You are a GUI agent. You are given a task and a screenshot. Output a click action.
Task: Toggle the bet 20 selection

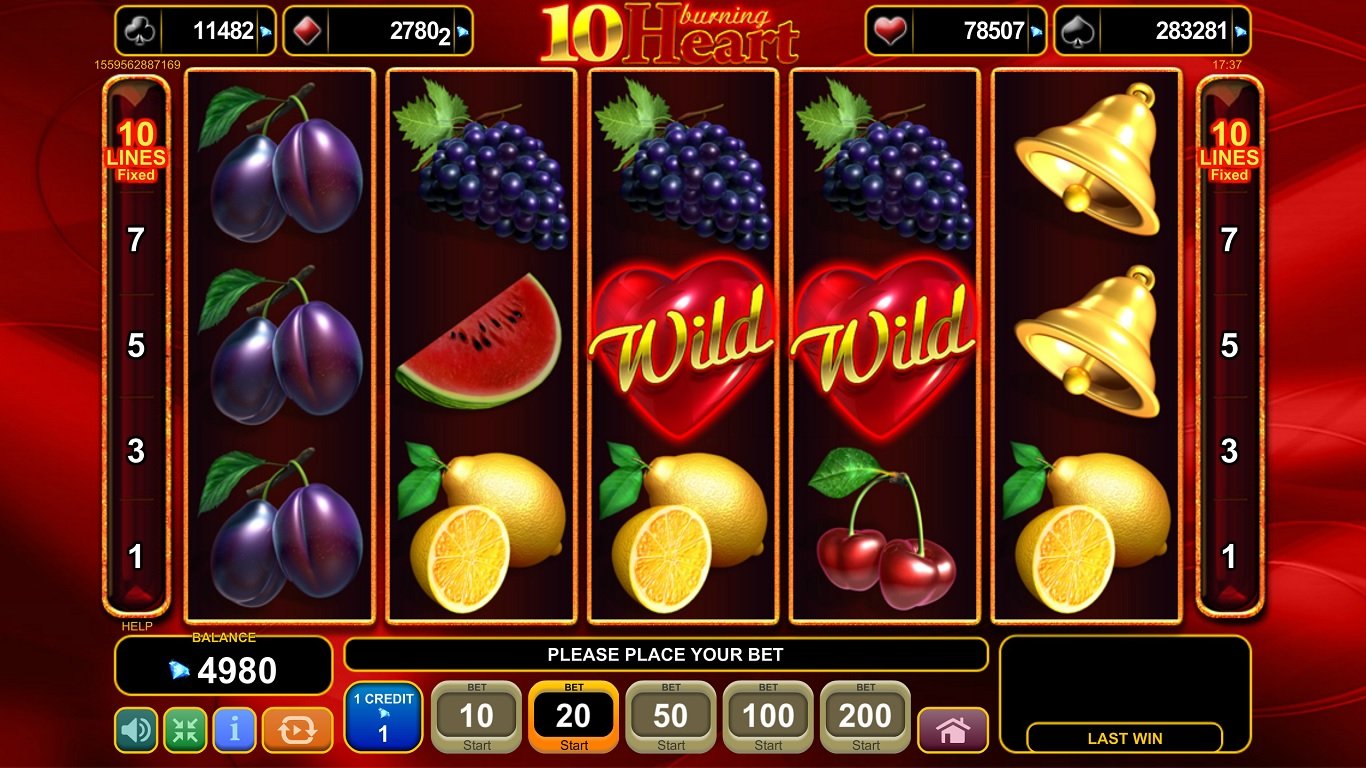(573, 715)
